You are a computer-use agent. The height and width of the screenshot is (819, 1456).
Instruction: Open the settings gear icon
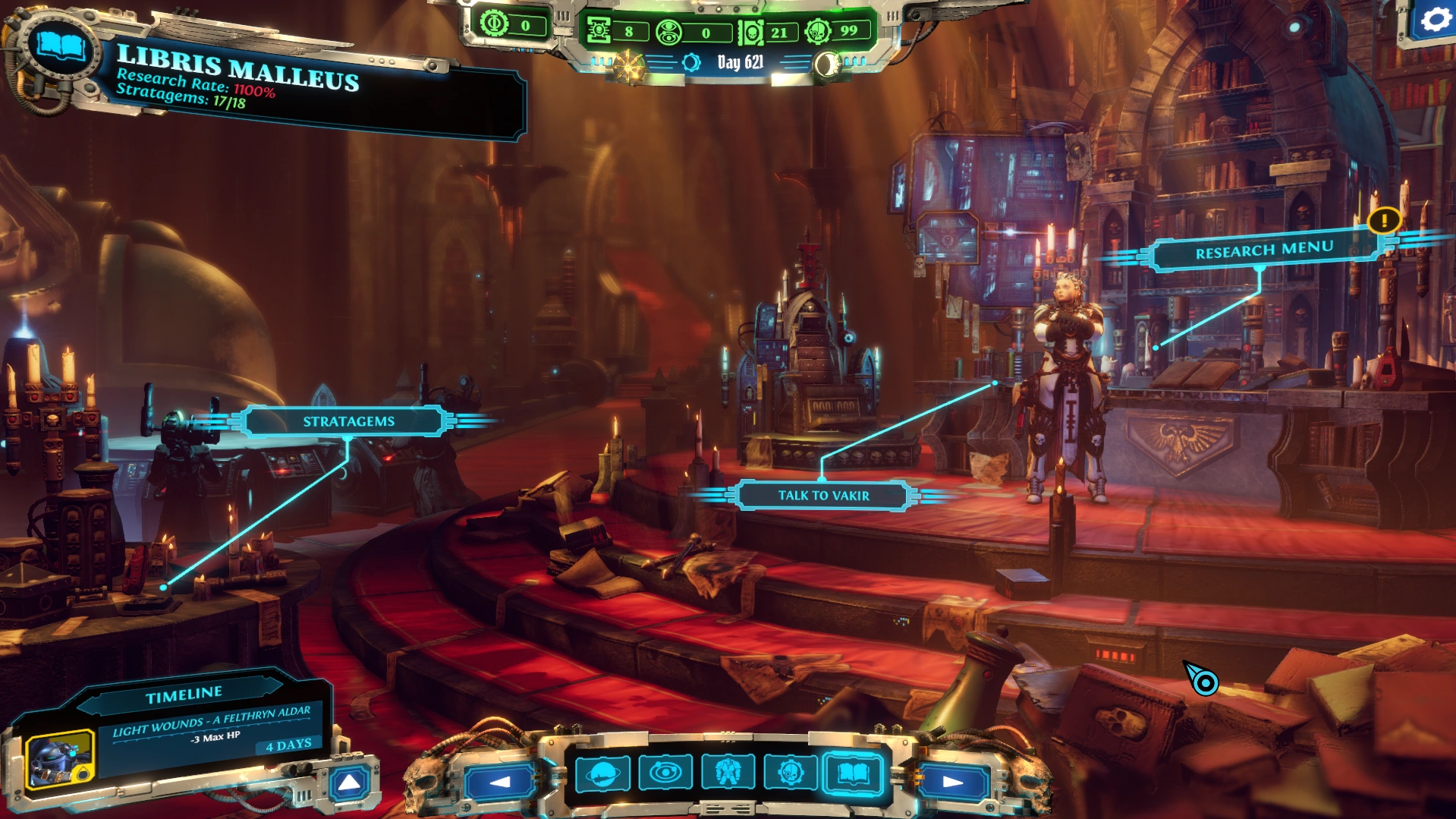tap(1434, 20)
